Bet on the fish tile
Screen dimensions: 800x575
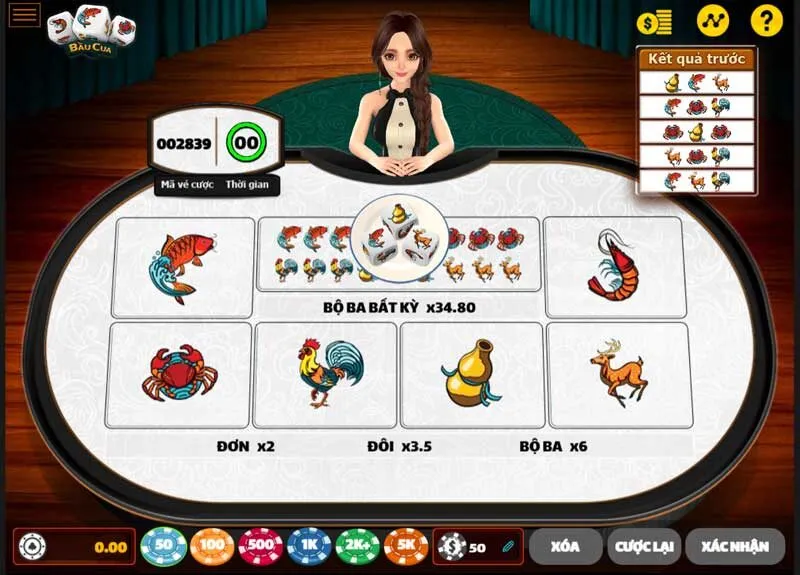(184, 268)
